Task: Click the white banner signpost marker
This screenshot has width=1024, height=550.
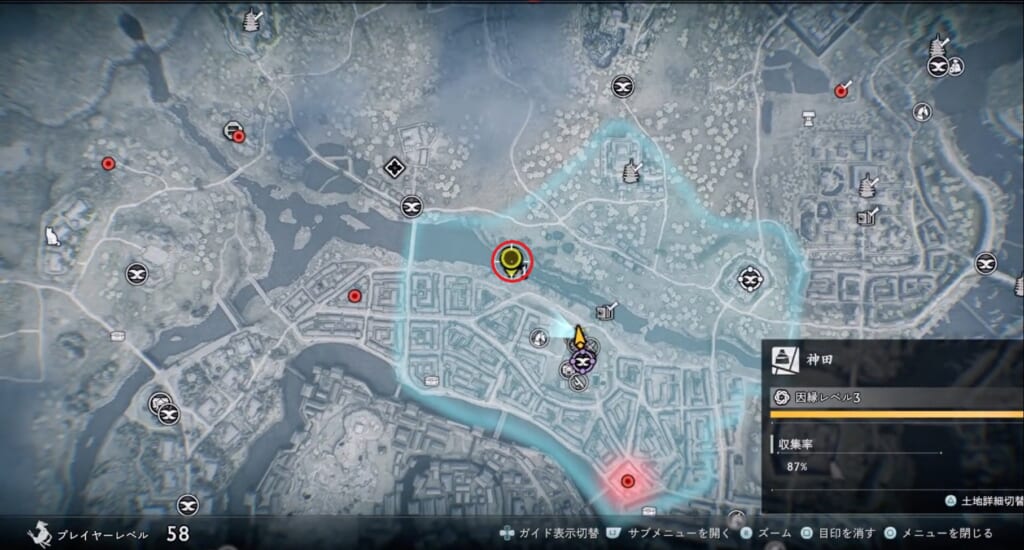Action: tap(807, 119)
